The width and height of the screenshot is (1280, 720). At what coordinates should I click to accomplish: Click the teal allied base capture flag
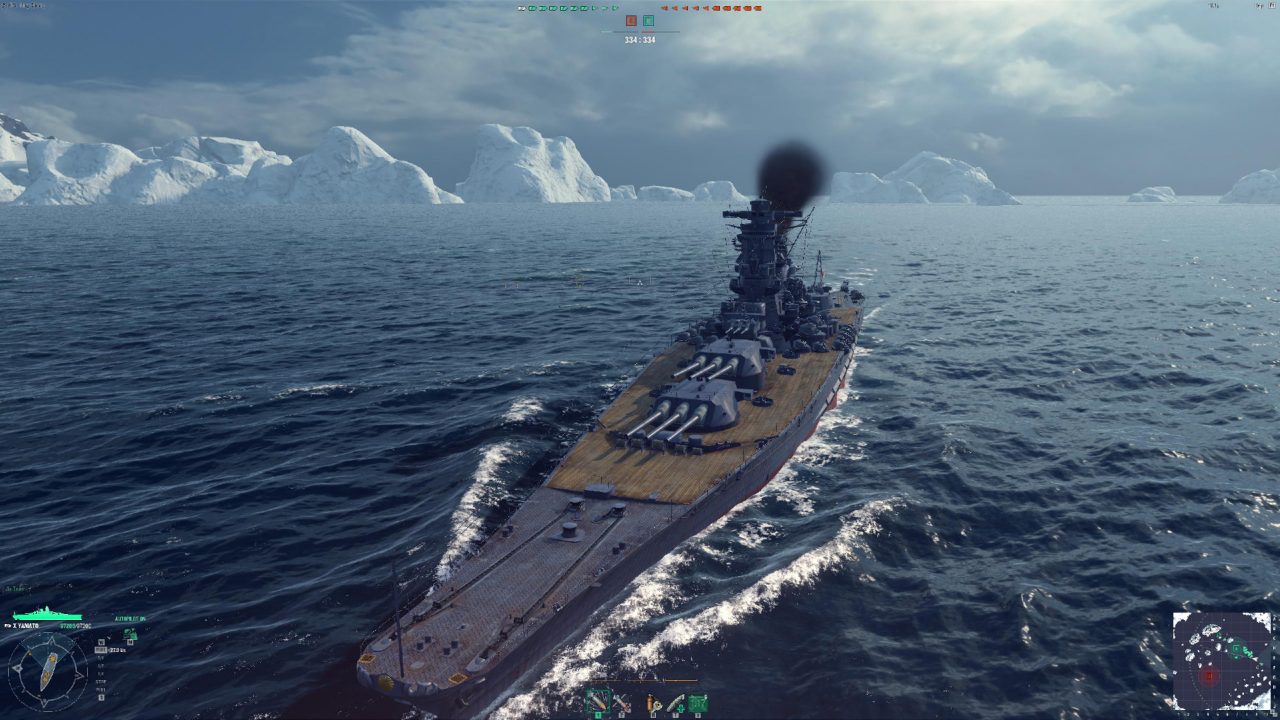tap(649, 20)
